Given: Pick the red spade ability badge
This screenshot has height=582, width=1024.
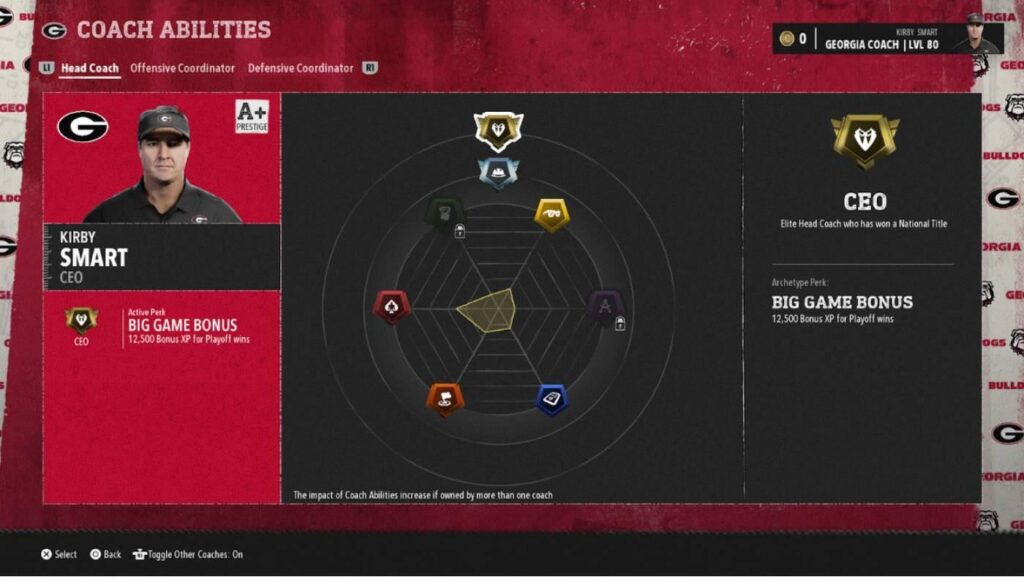Looking at the screenshot, I should (x=391, y=306).
